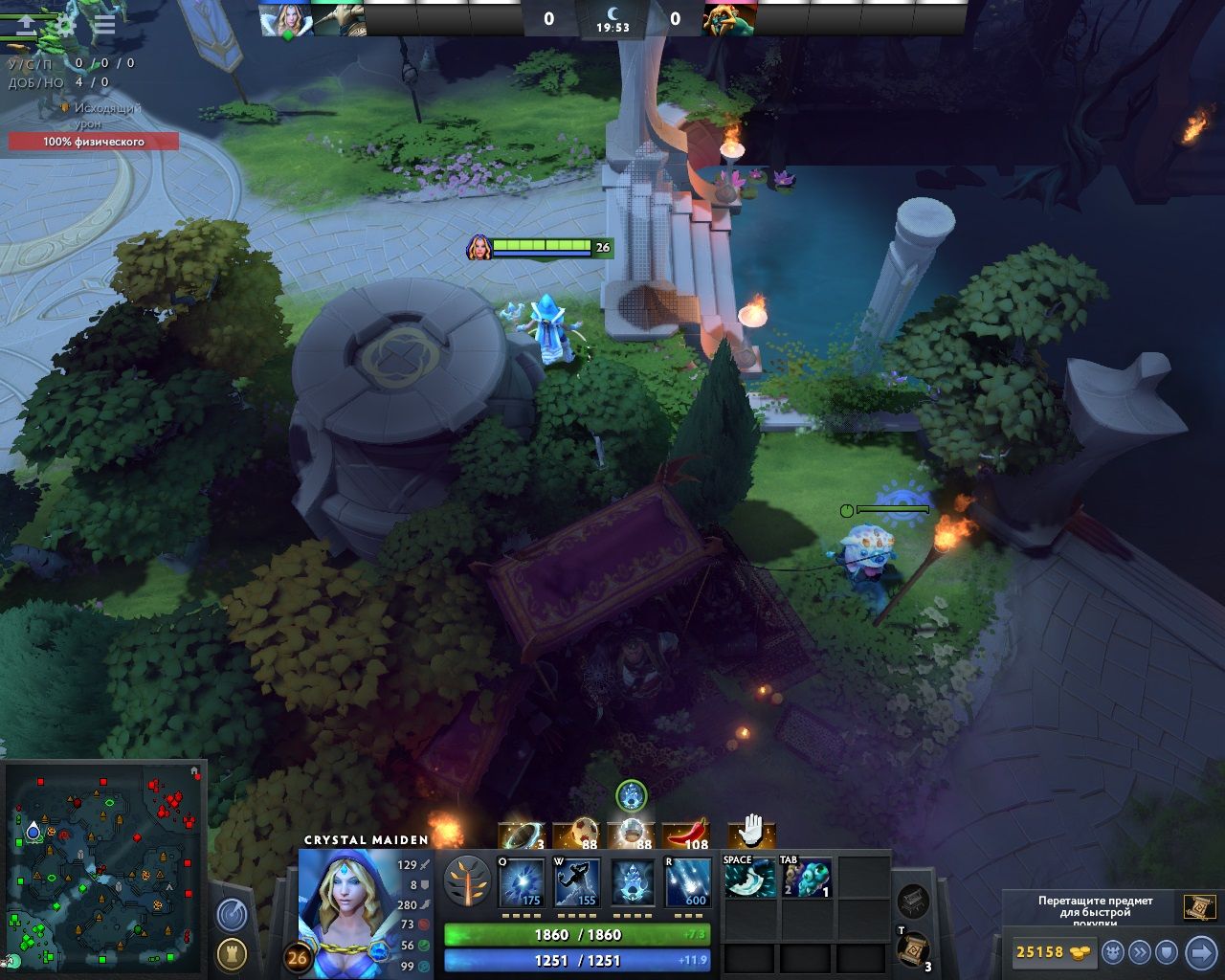Image resolution: width=1225 pixels, height=980 pixels.
Task: Activate the Glyph of Fortification tower button
Action: 232,953
